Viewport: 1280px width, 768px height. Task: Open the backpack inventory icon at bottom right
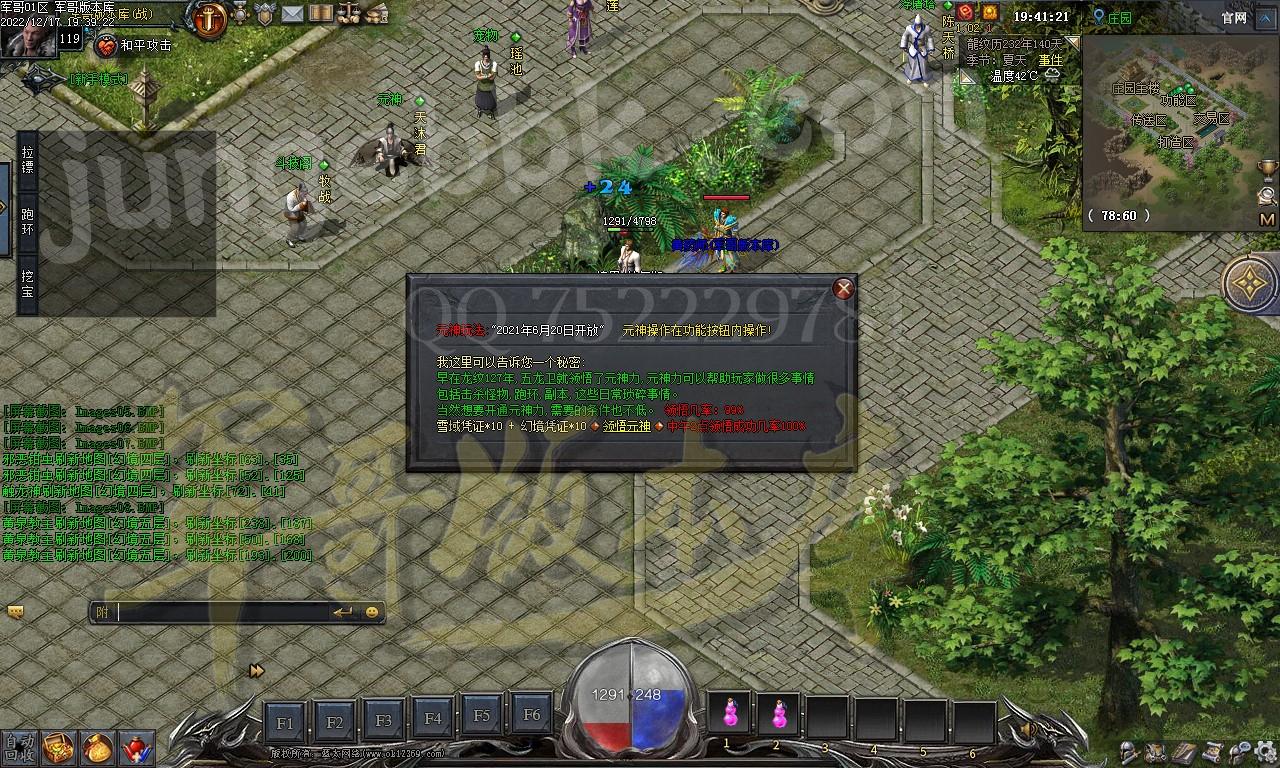pyautogui.click(x=1155, y=751)
